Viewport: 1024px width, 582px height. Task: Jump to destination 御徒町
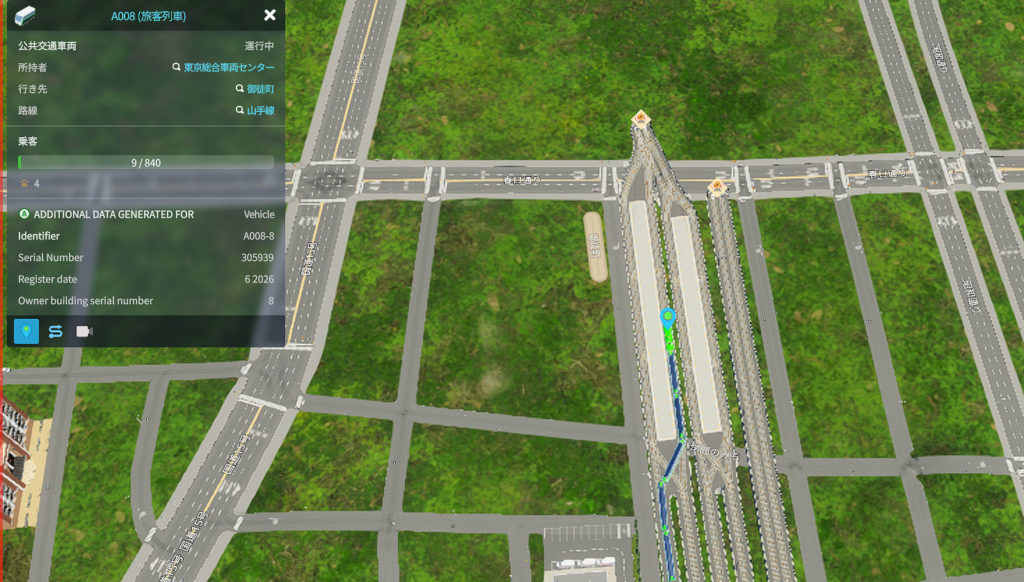coord(260,89)
